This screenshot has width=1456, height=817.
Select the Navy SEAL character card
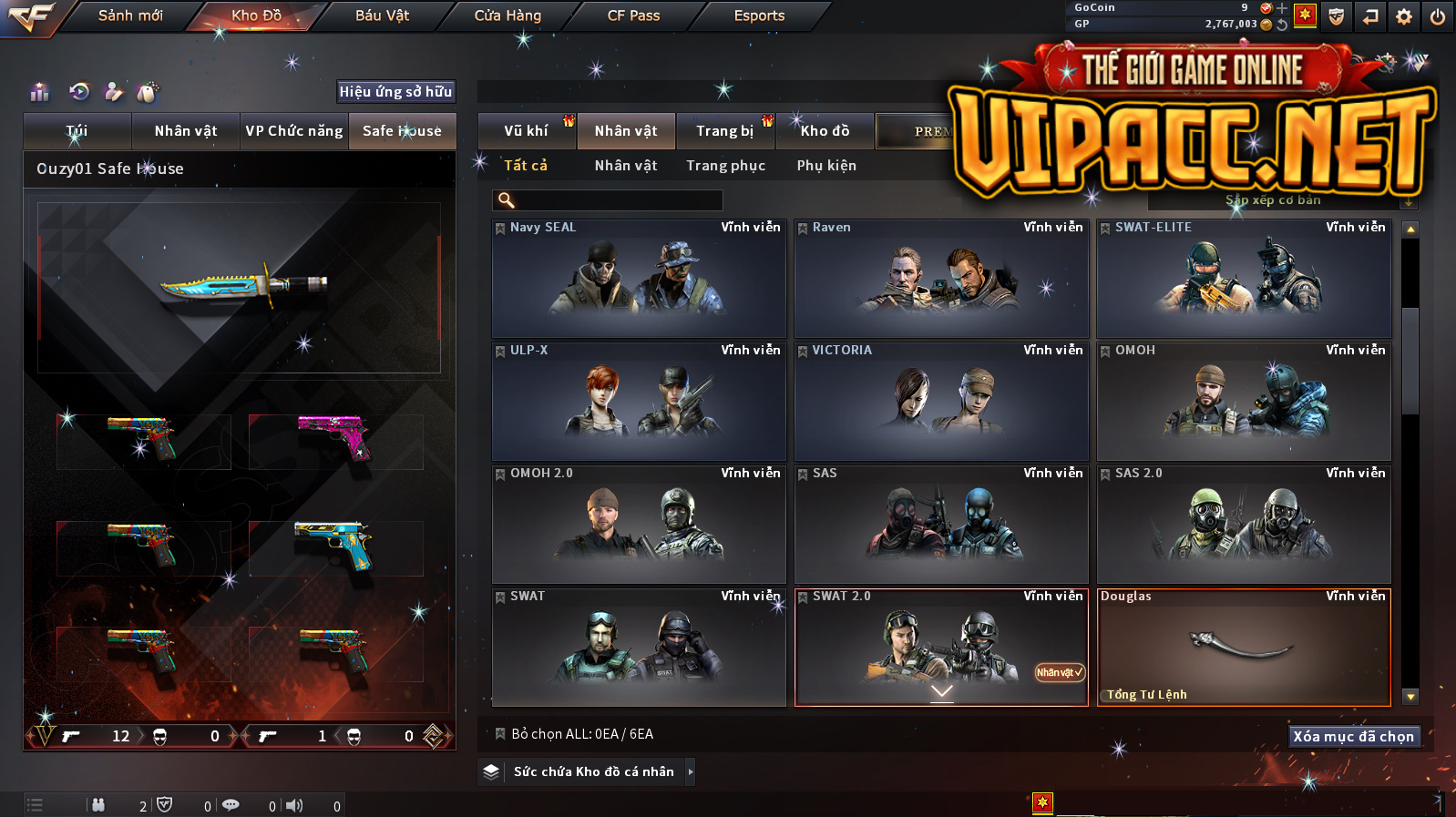639,279
